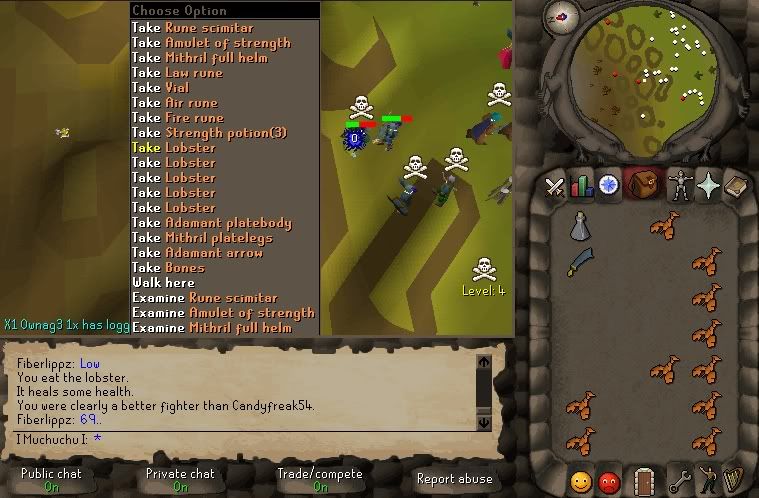759x498 pixels.
Task: Open the worn equipment tab
Action: click(680, 186)
